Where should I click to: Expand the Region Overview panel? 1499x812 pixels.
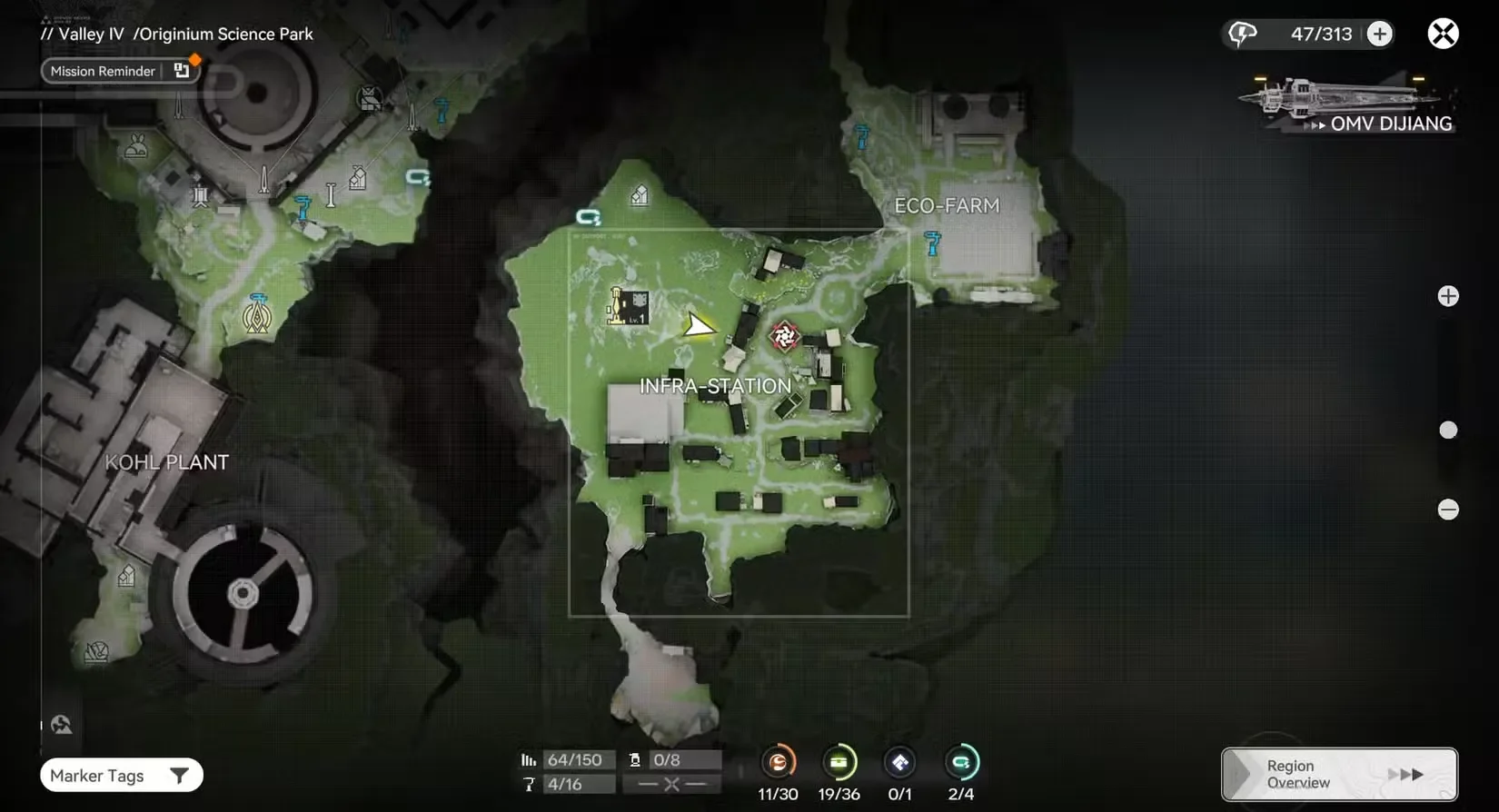(1338, 774)
